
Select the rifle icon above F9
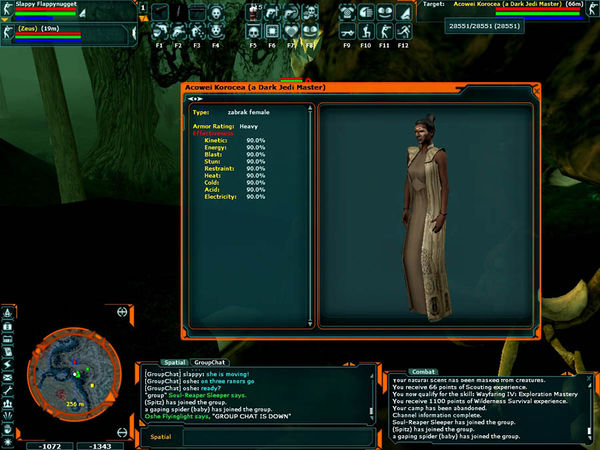(x=347, y=34)
